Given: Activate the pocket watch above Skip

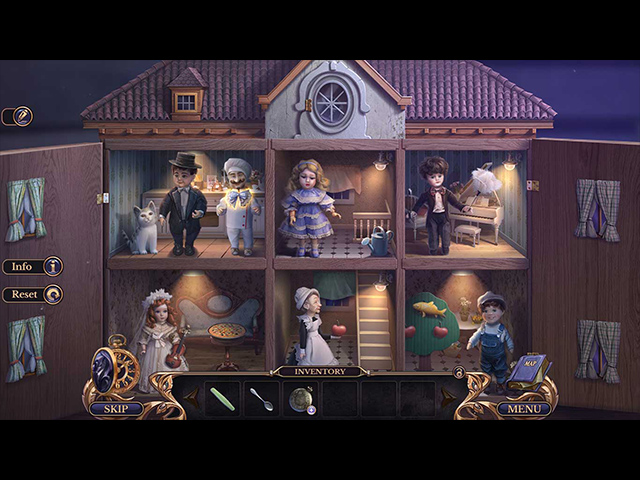Looking at the screenshot, I should [113, 368].
